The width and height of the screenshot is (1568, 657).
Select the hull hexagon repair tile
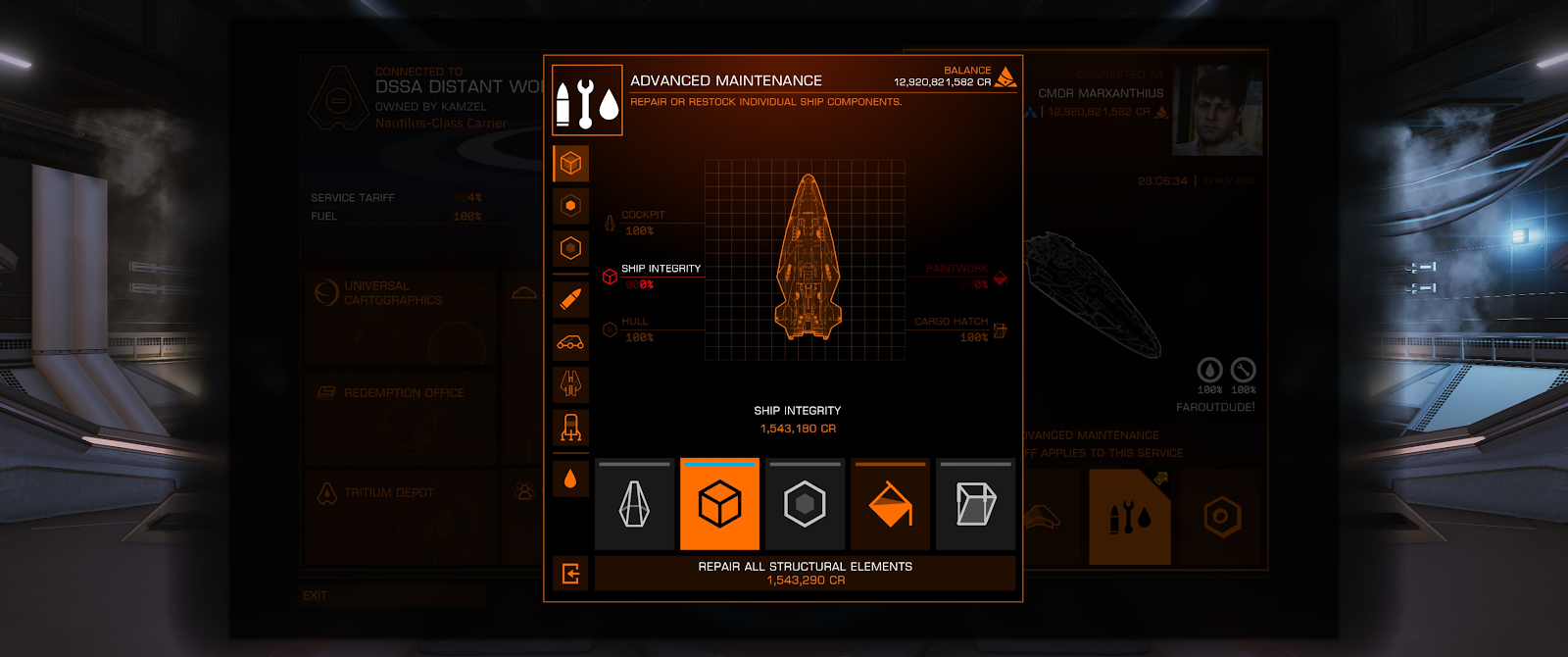coord(805,504)
